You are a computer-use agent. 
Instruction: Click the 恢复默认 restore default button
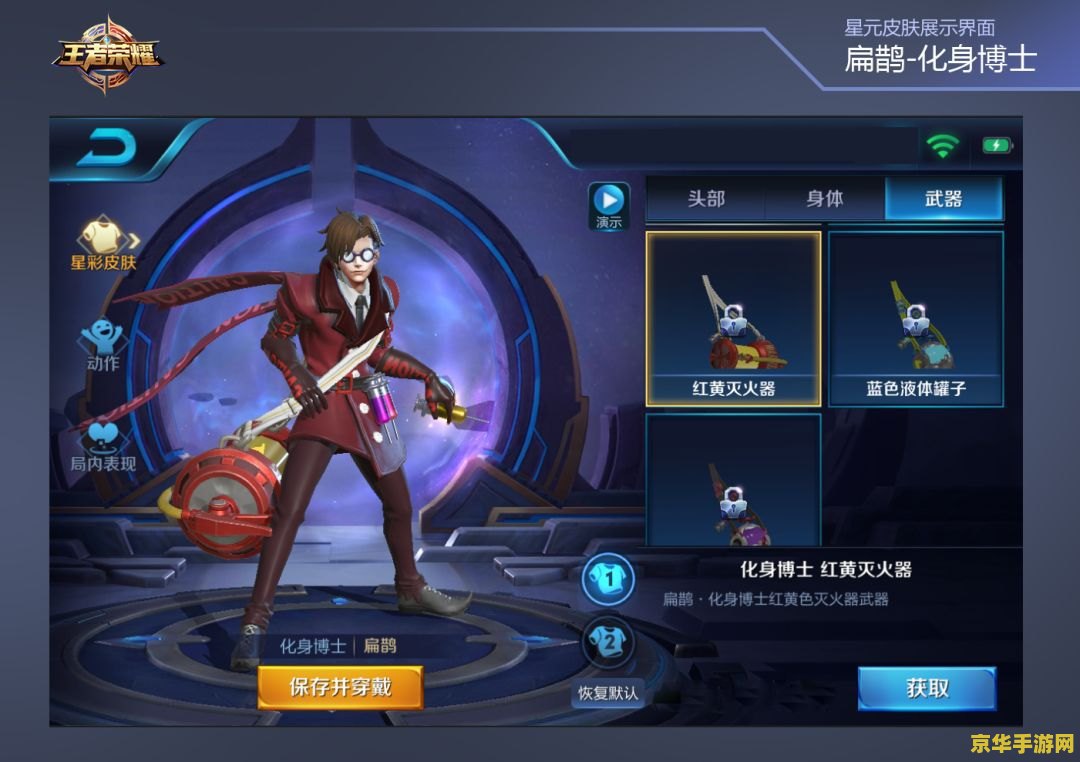[x=608, y=692]
